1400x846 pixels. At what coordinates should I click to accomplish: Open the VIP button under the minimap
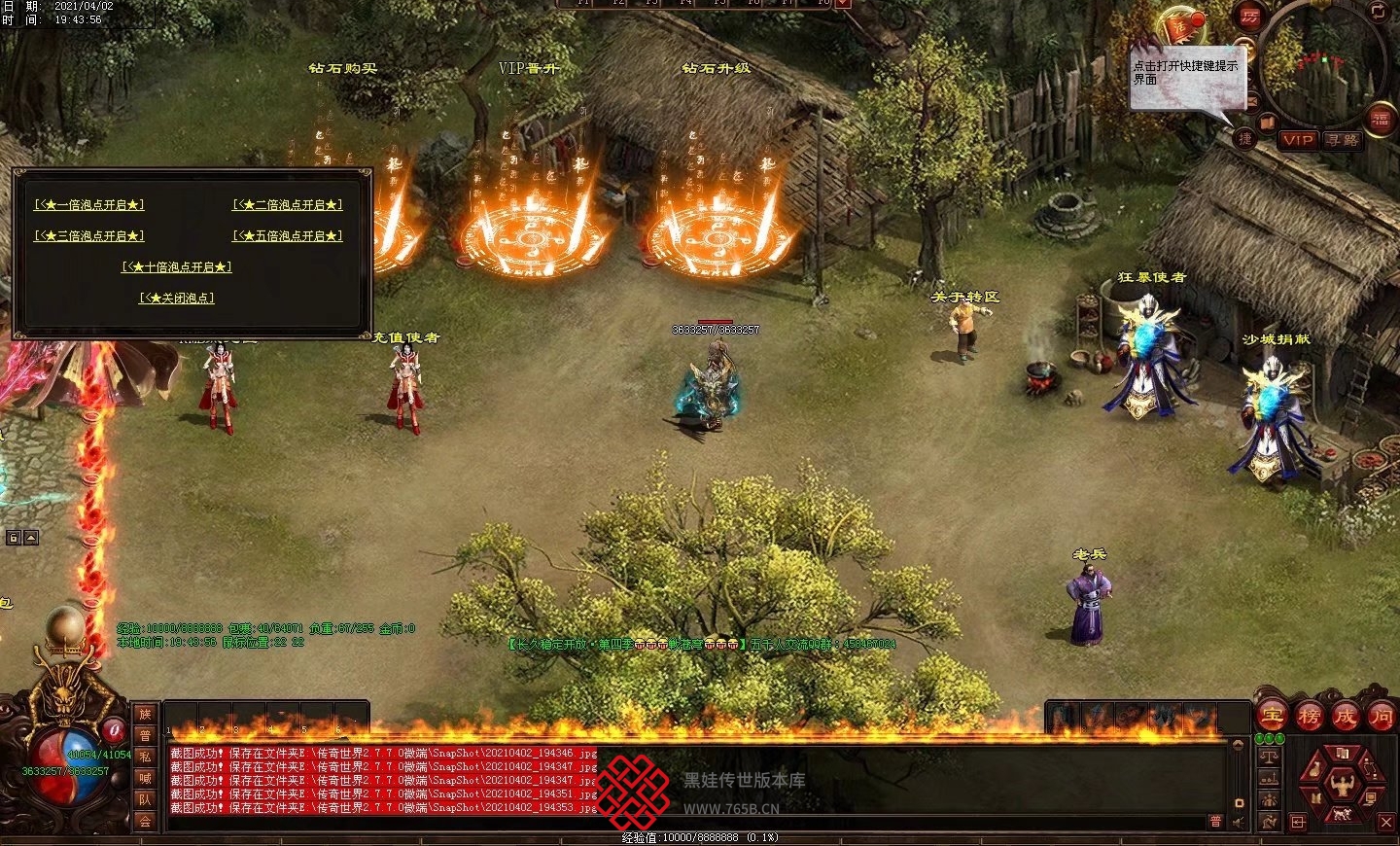(x=1297, y=140)
